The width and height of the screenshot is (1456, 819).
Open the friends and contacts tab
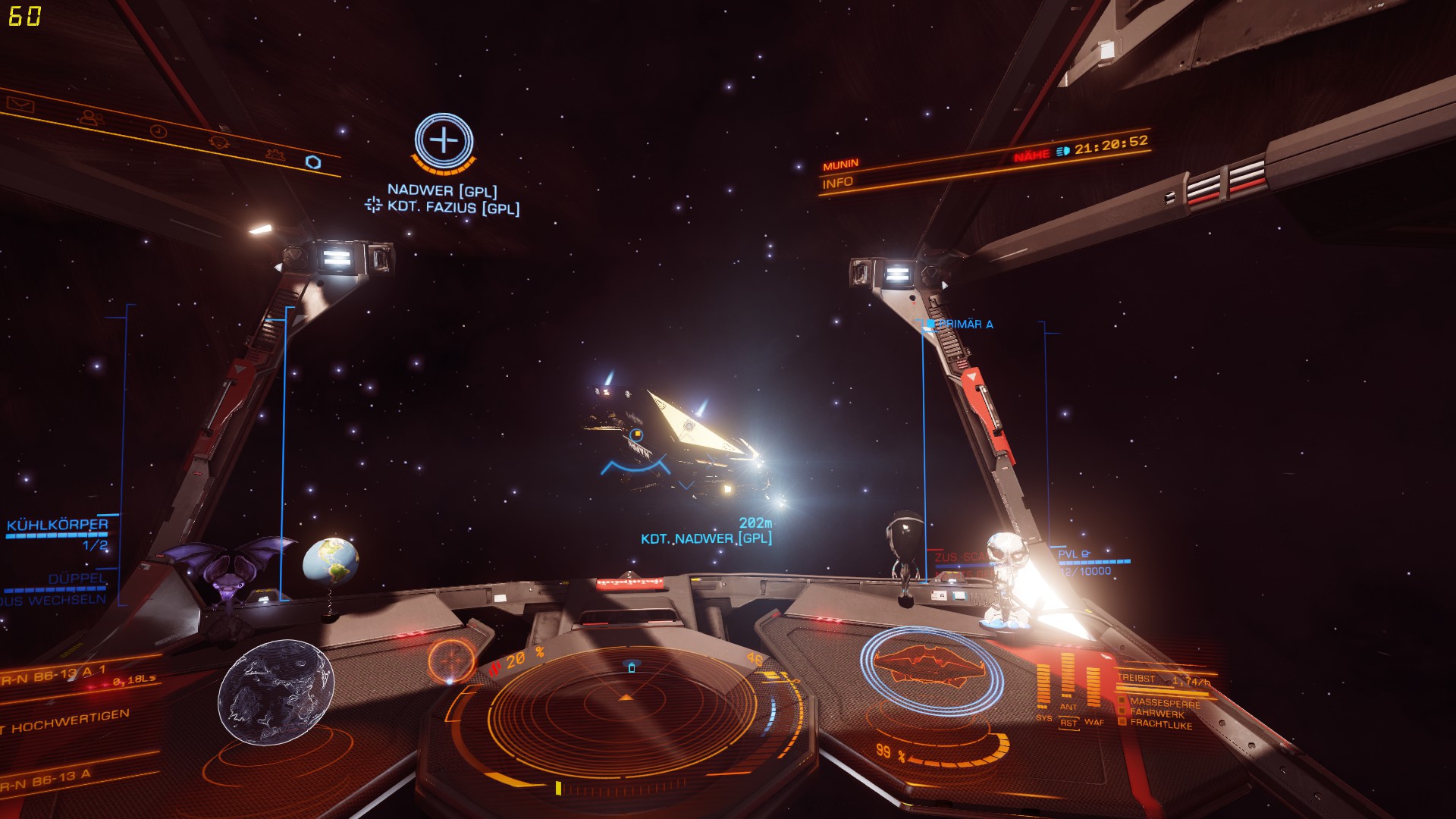[91, 118]
